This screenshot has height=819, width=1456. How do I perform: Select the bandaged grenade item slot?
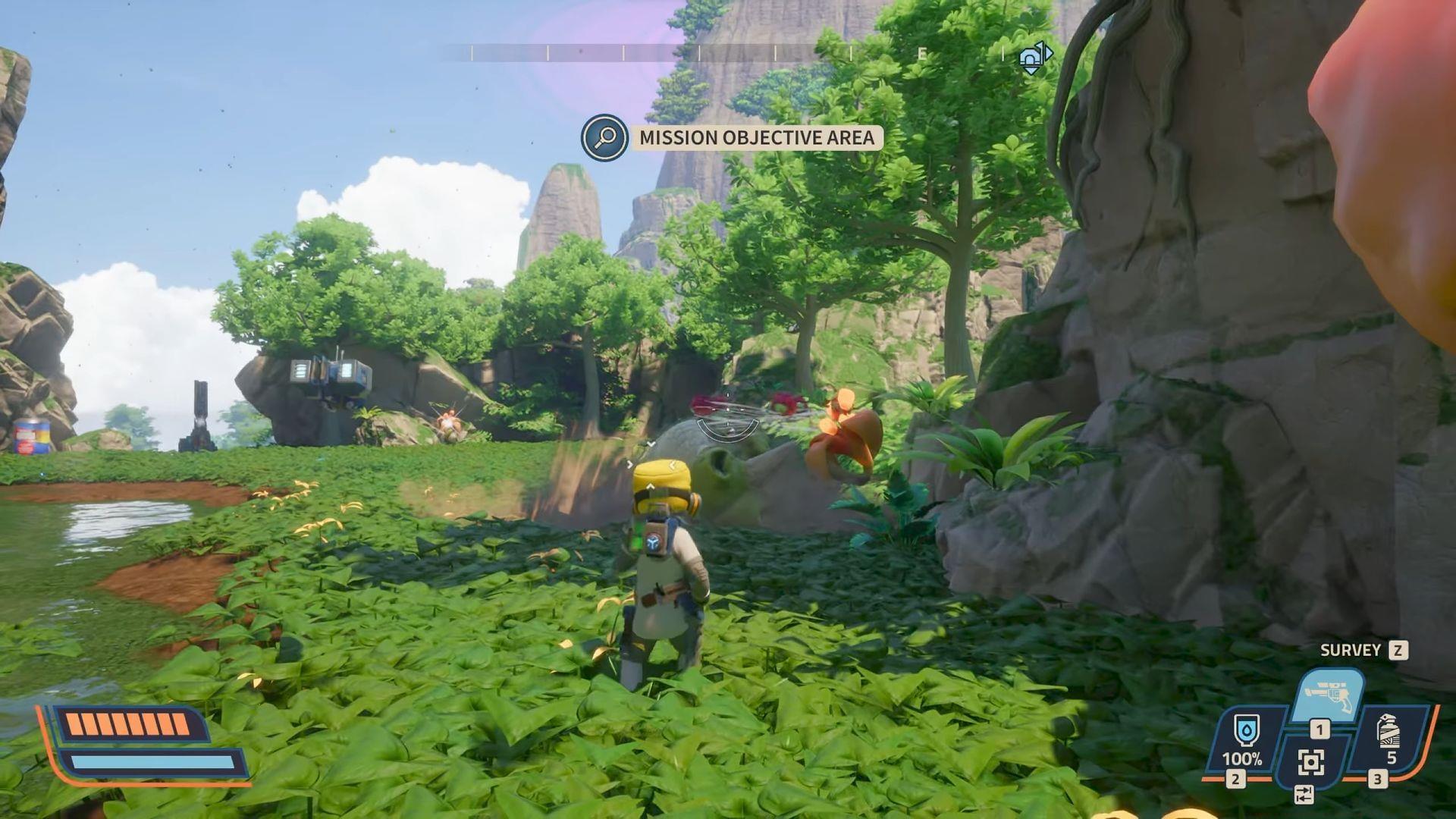click(1389, 737)
